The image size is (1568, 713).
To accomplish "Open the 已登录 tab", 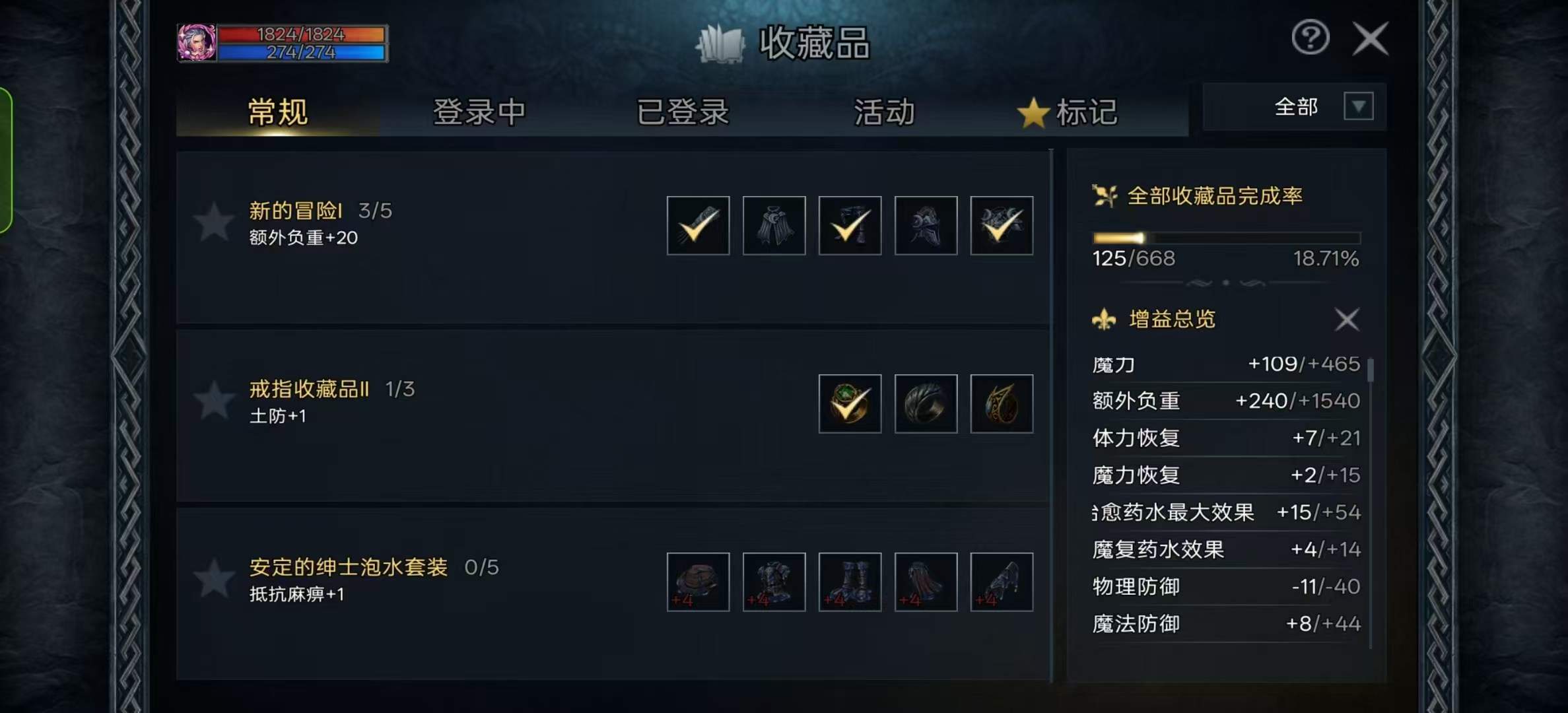I will tap(683, 112).
